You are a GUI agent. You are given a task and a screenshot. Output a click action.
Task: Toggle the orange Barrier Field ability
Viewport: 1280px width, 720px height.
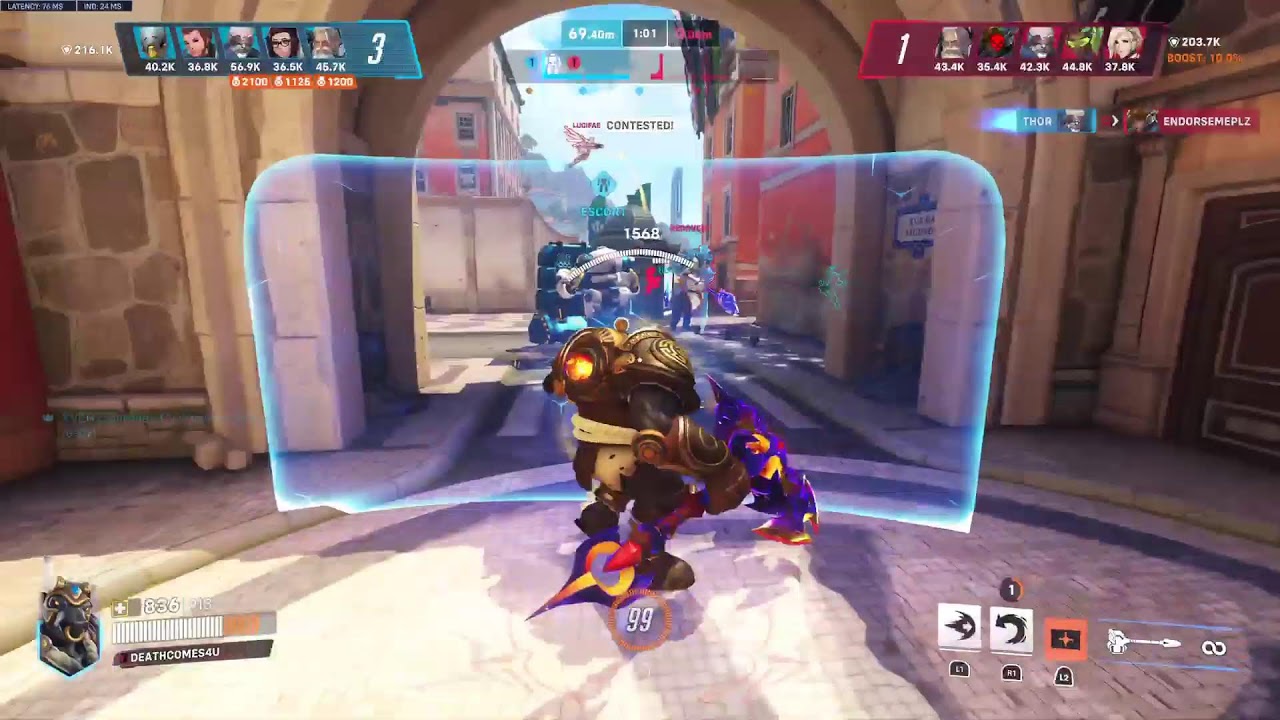coord(1064,639)
